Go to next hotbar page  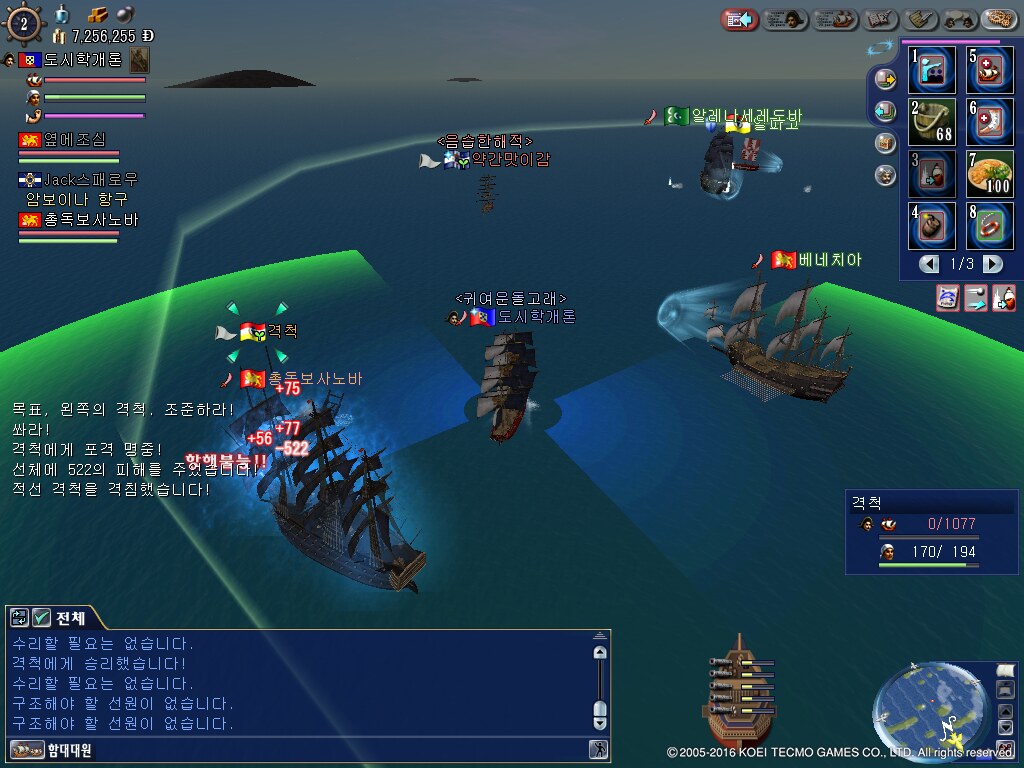pos(992,264)
